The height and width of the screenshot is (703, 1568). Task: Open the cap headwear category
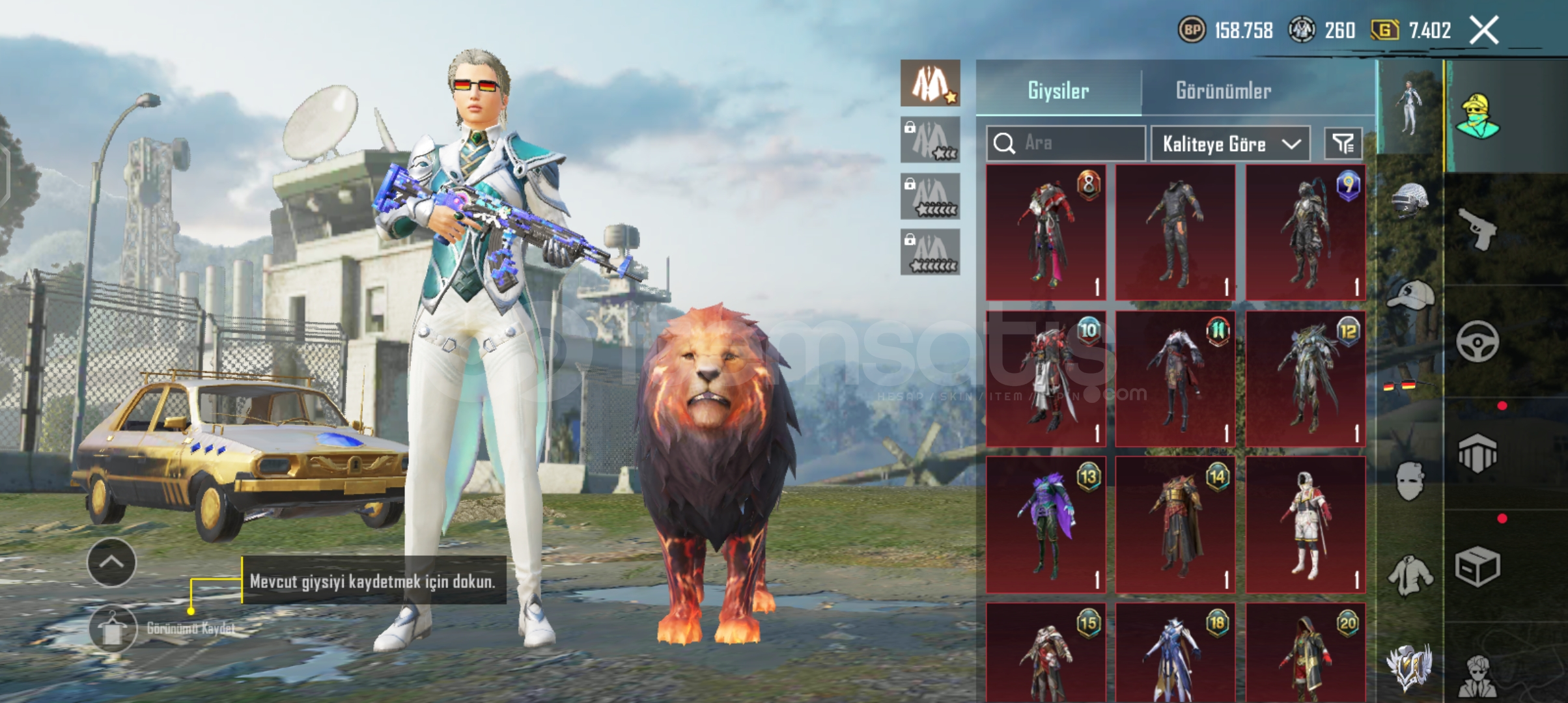tap(1410, 296)
